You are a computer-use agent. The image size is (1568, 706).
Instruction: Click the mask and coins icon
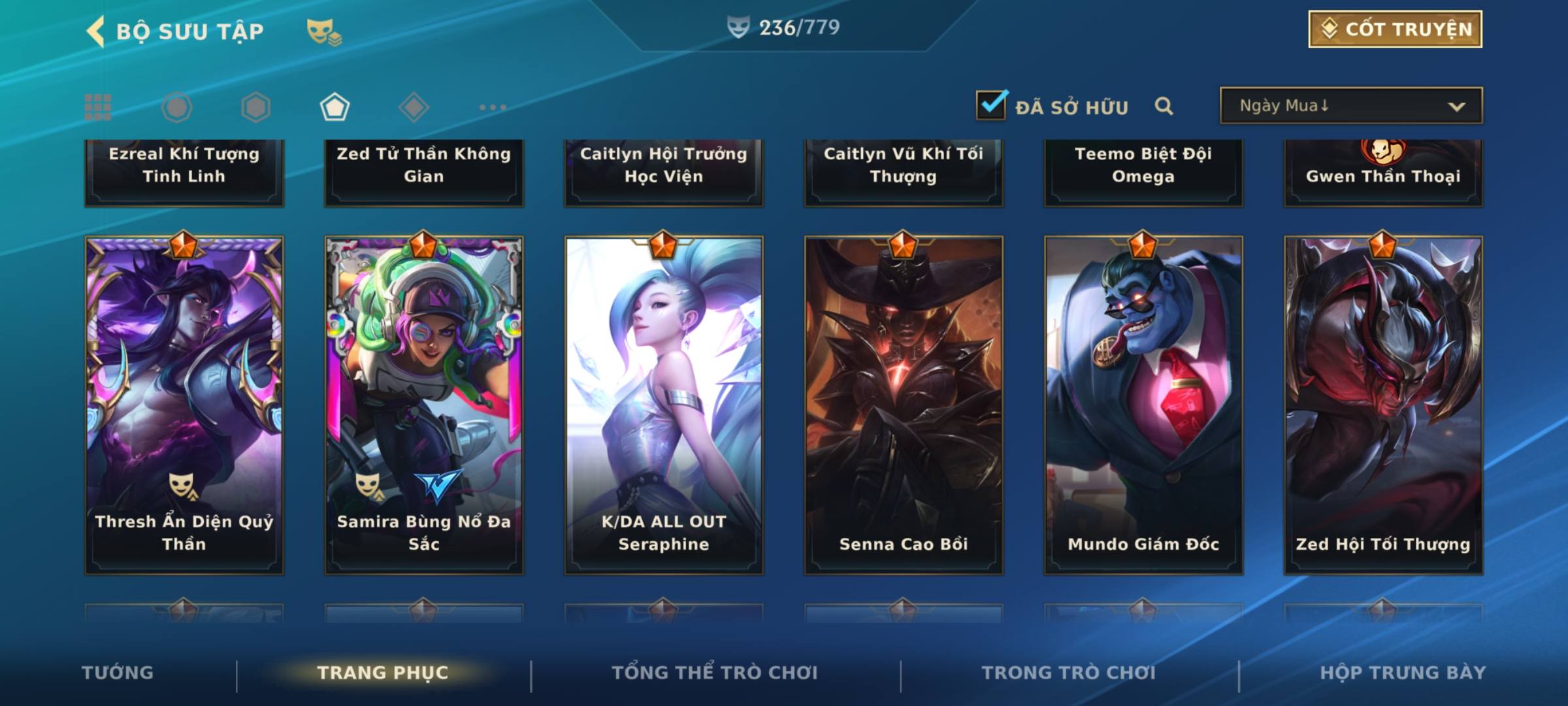tap(324, 31)
